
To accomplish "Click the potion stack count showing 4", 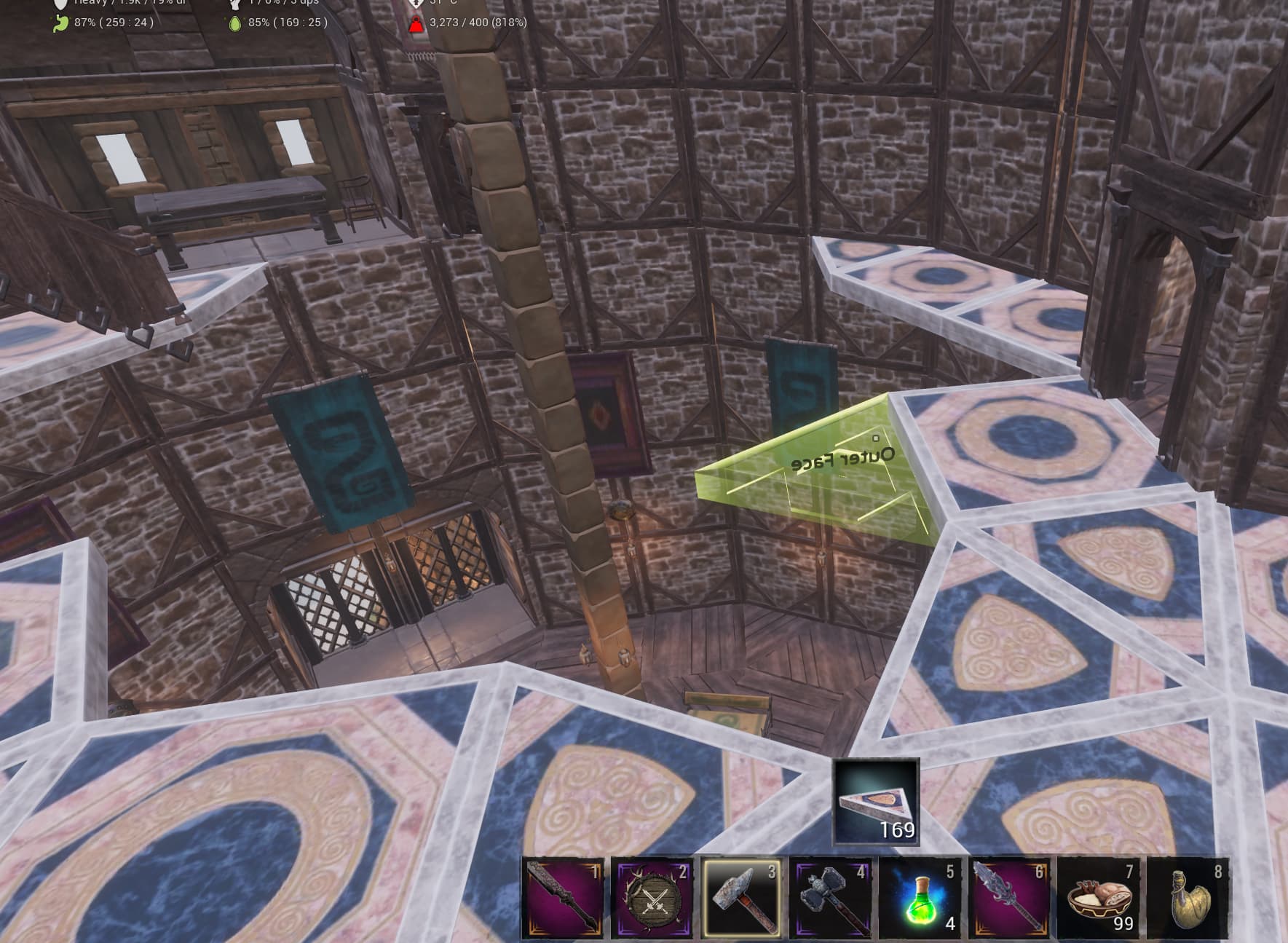I will [x=950, y=923].
